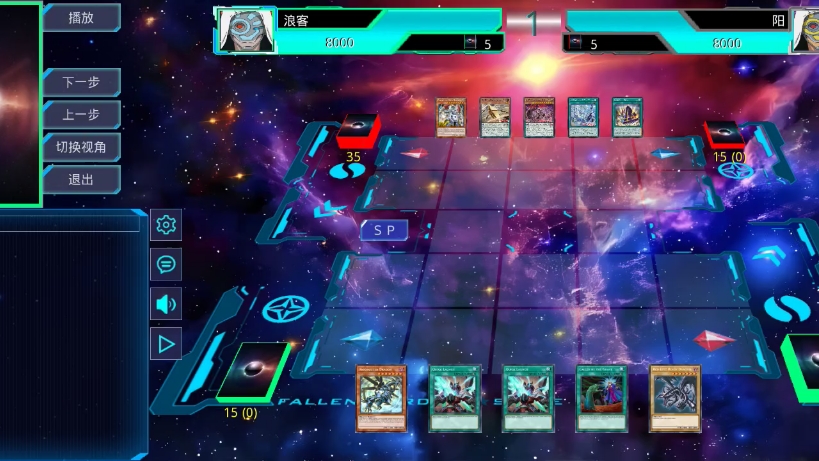The width and height of the screenshot is (819, 461).
Task: Click the SP button on the field
Action: tap(385, 231)
